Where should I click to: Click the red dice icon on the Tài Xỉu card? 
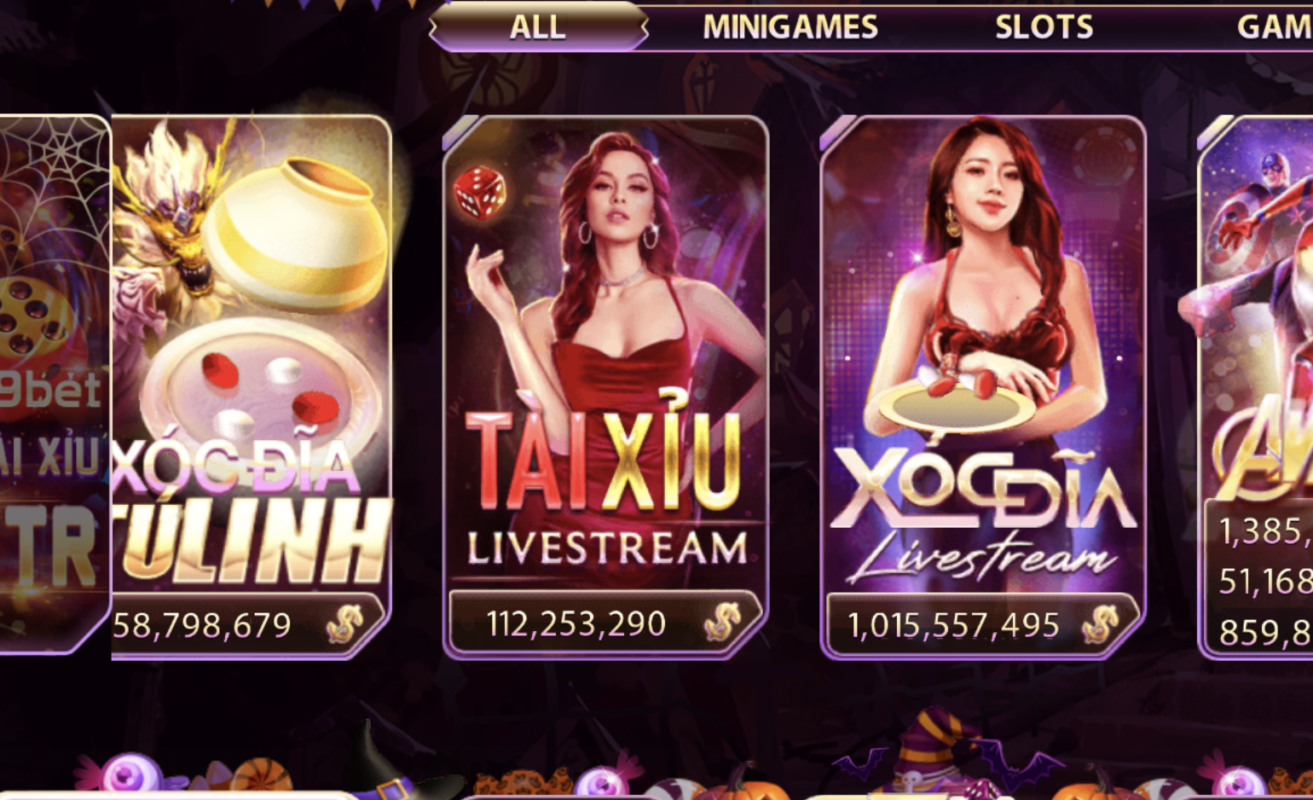click(478, 193)
